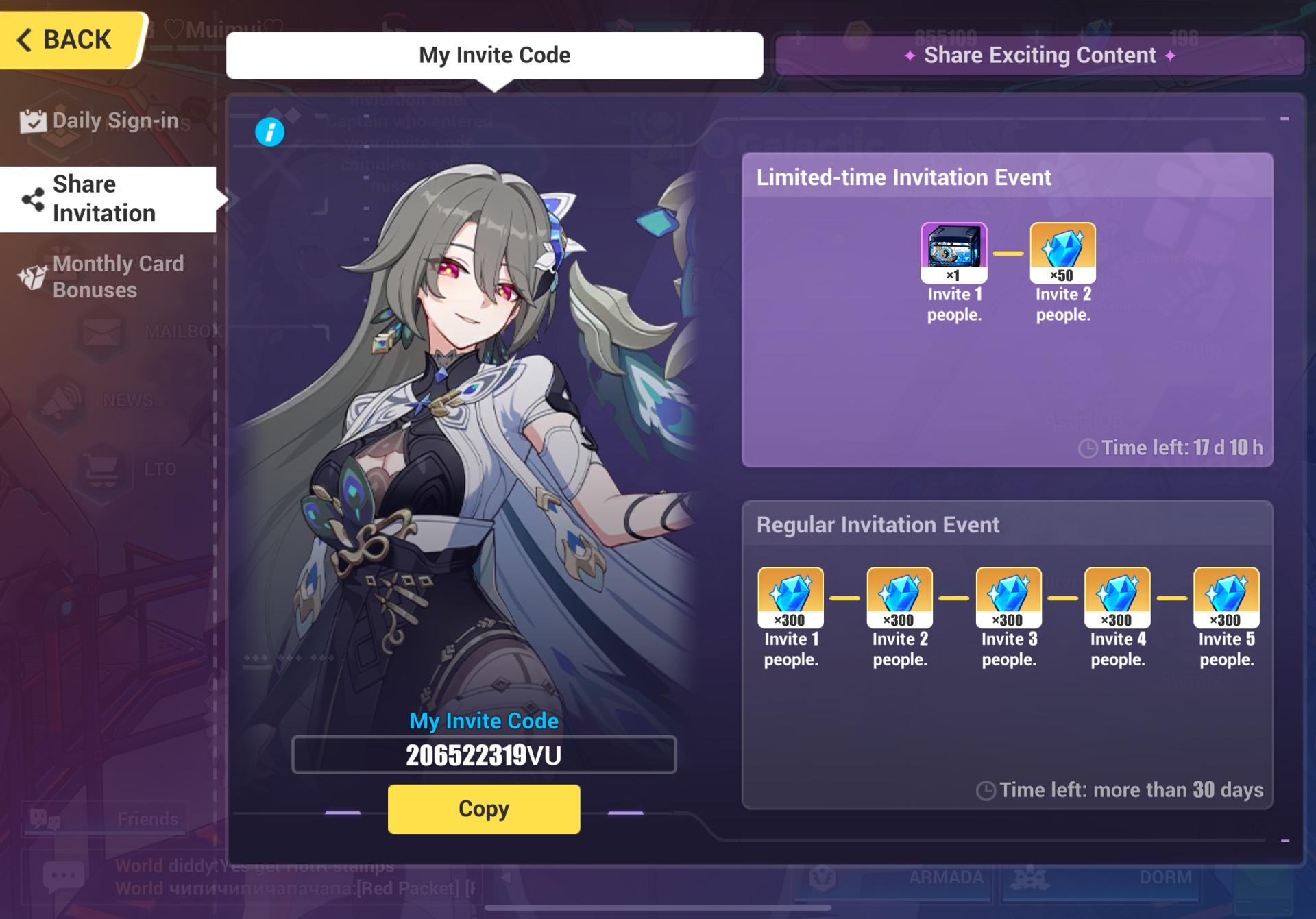This screenshot has height=919, width=1316.
Task: Select the invite code field showing 206522319VU
Action: click(x=483, y=756)
